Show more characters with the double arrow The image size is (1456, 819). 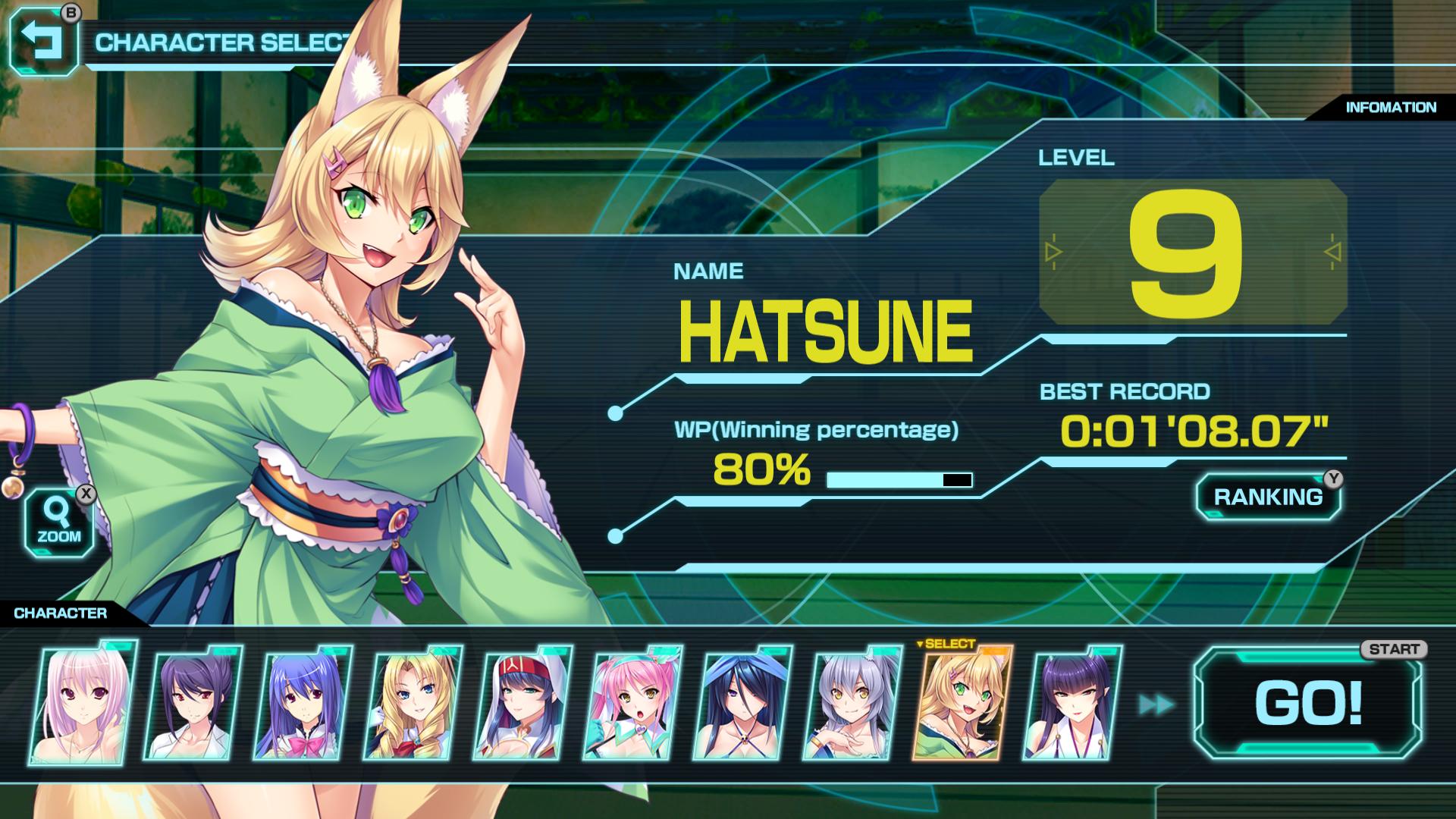[x=1156, y=704]
